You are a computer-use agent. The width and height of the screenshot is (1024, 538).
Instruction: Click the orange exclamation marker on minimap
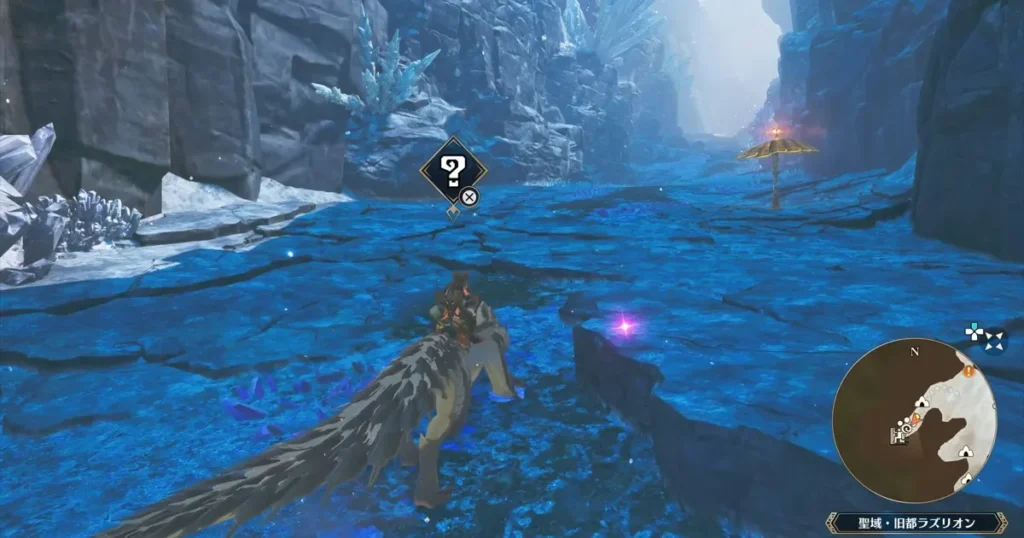969,371
